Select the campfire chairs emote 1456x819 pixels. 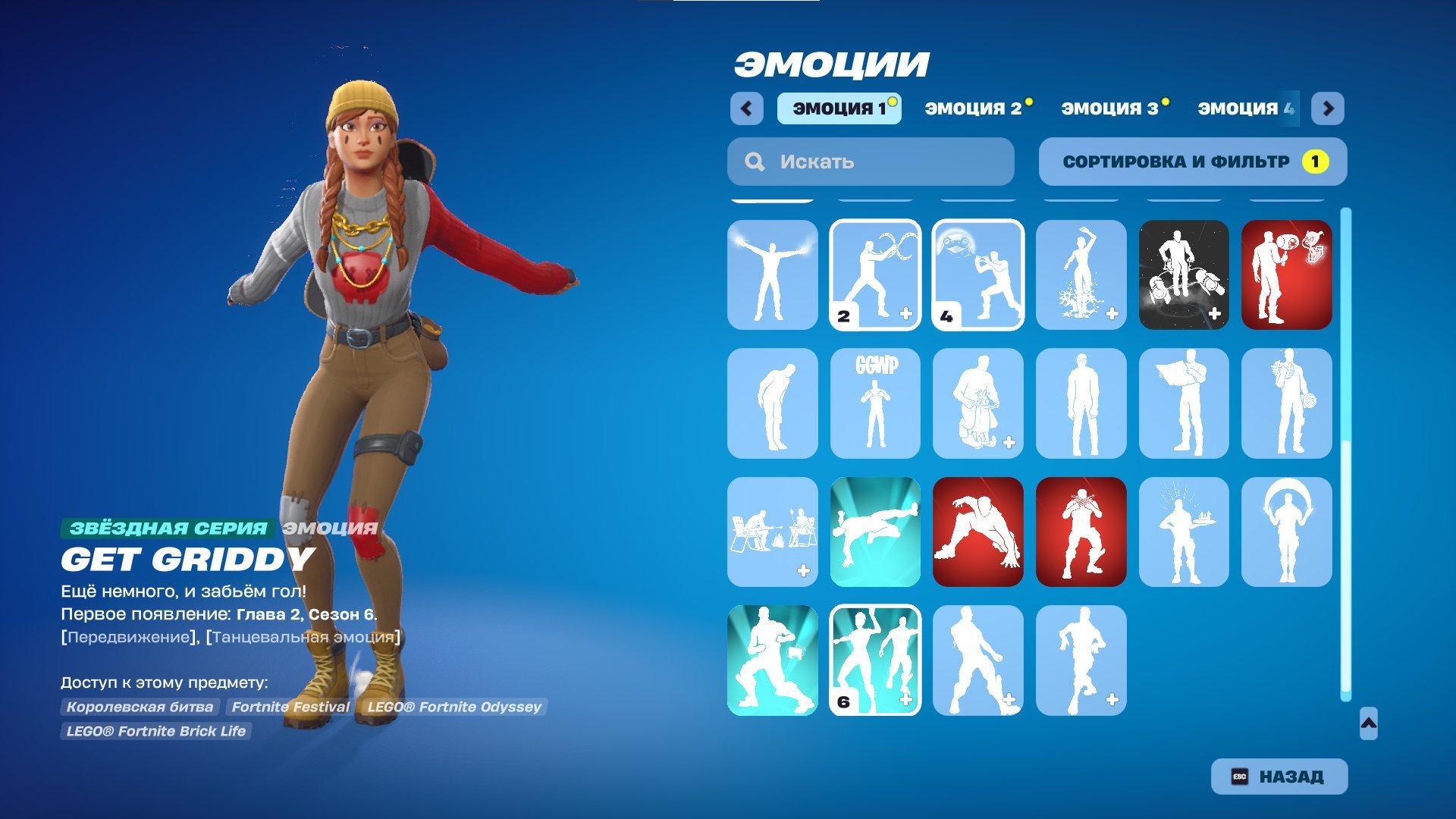(772, 531)
